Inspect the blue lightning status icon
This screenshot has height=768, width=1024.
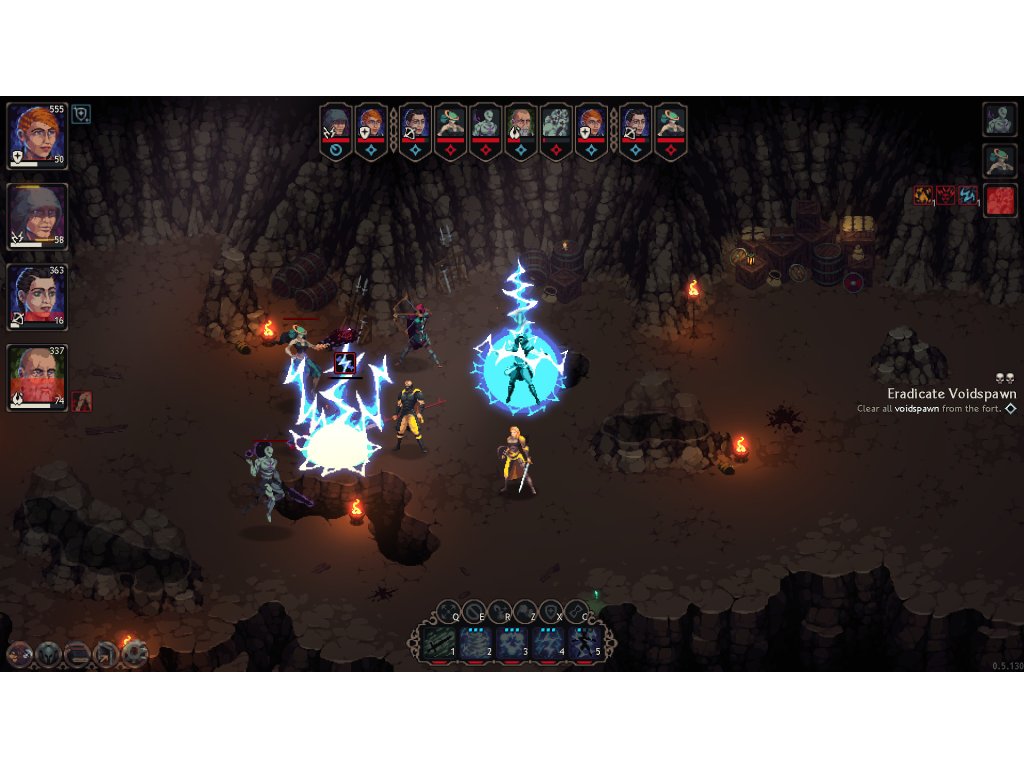coord(968,196)
